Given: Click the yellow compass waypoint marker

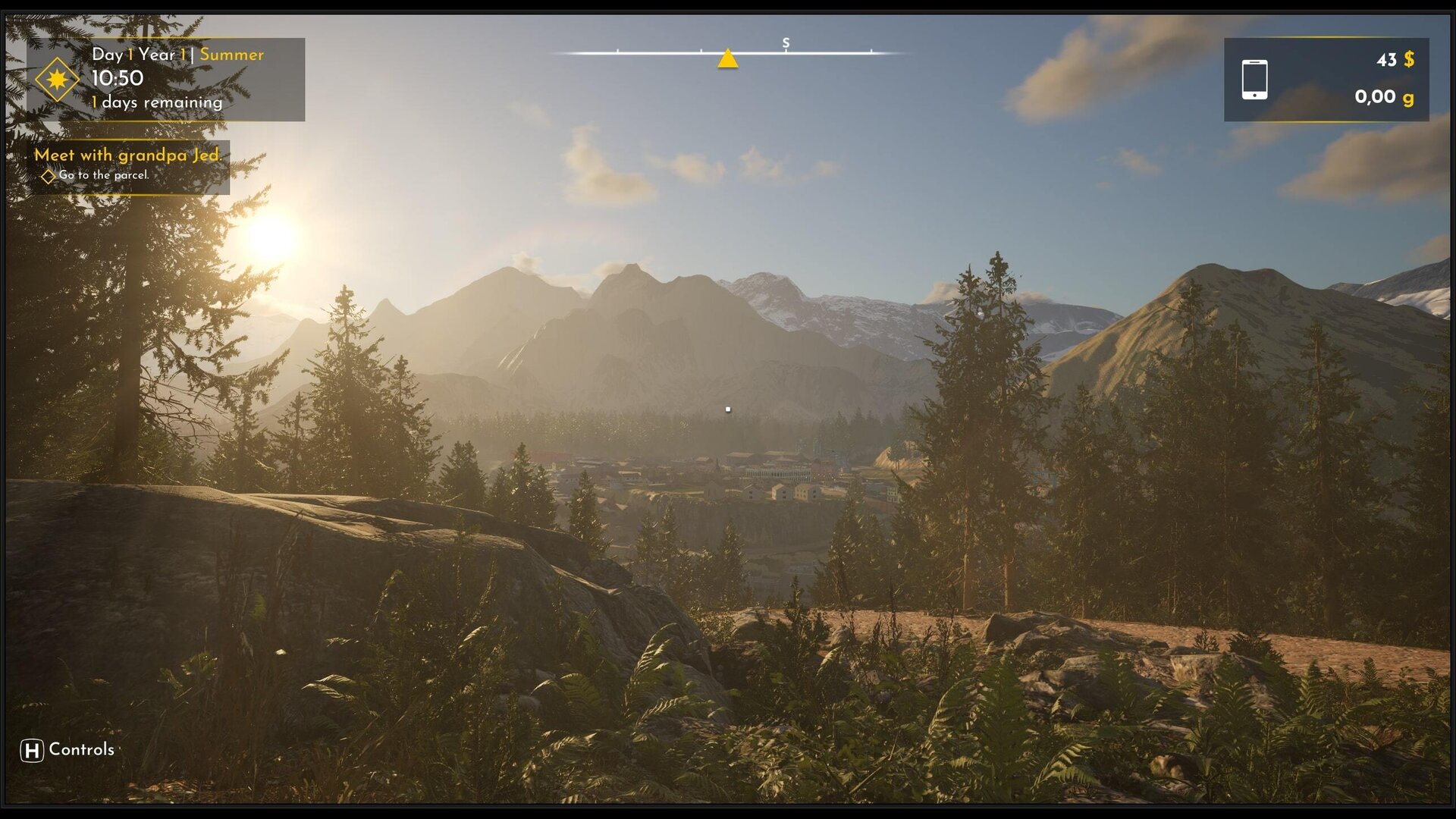Looking at the screenshot, I should coord(727,59).
